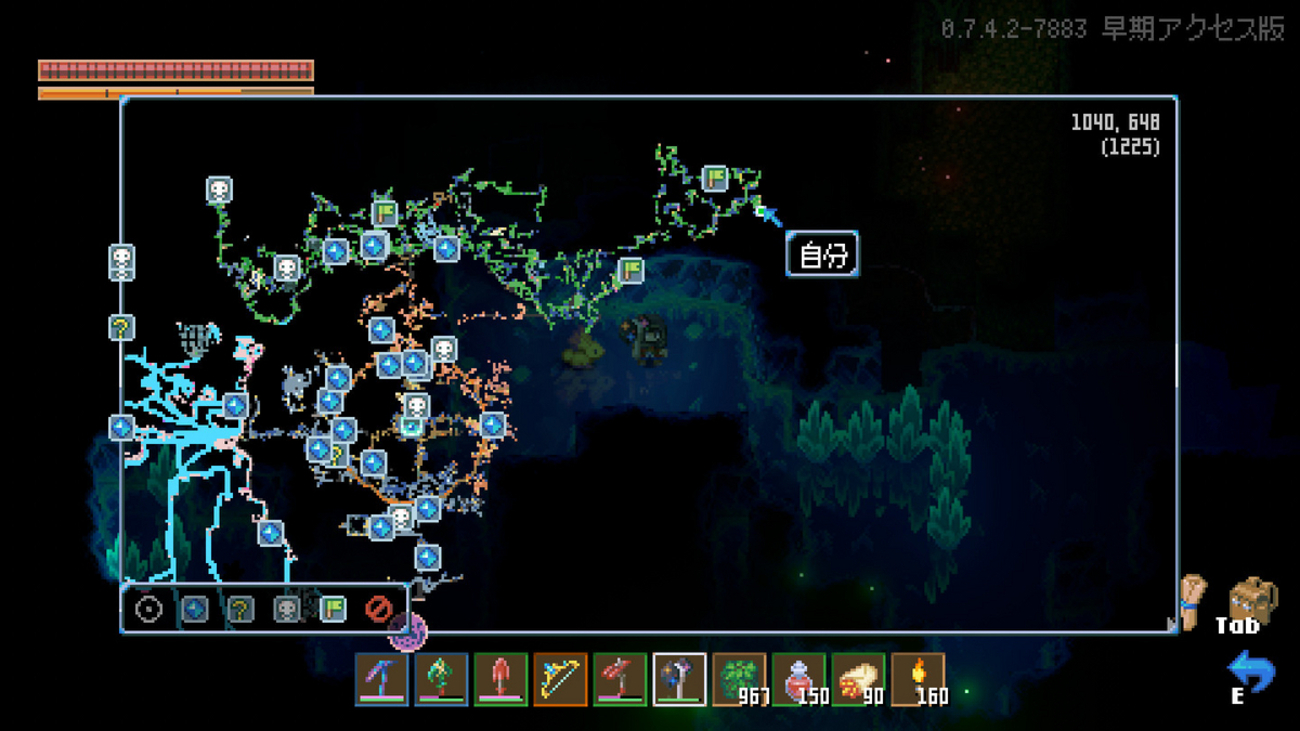Select the red potion stack of 150
The image size is (1300, 731).
click(798, 680)
